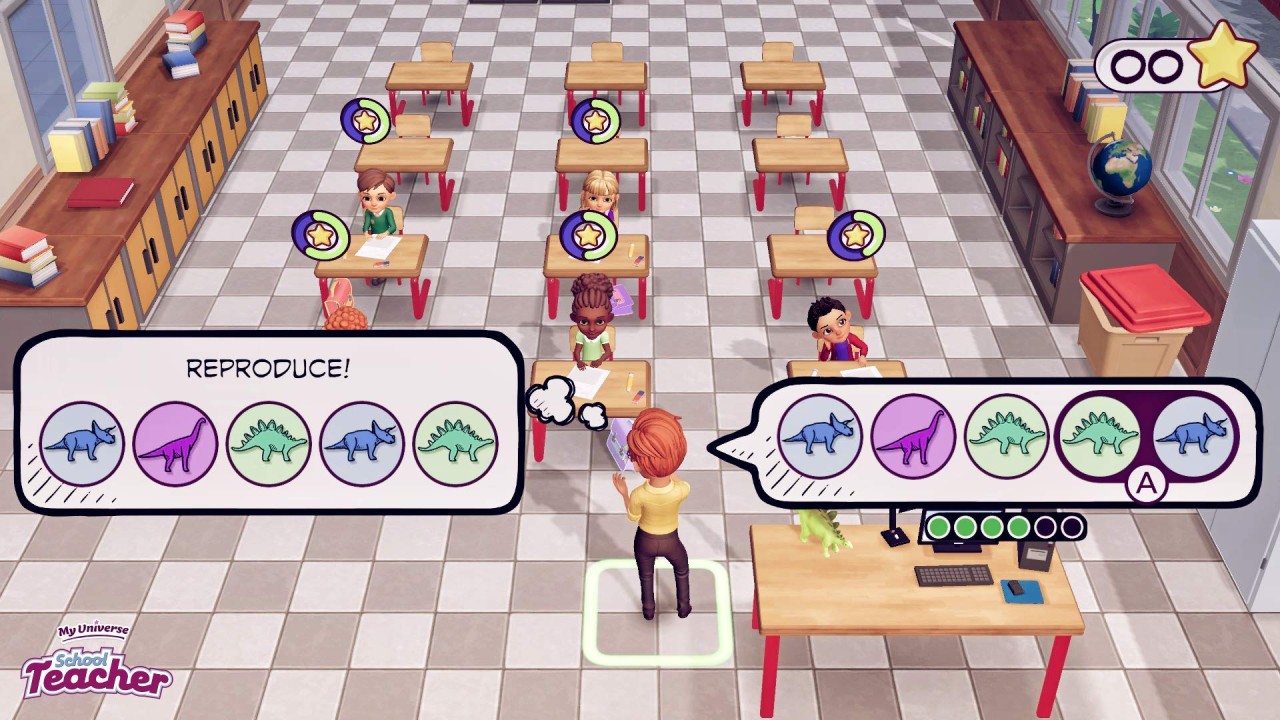Select the purple brachiosaurus in the answer sequence
Screen dimensions: 1280x720
[x=911, y=433]
